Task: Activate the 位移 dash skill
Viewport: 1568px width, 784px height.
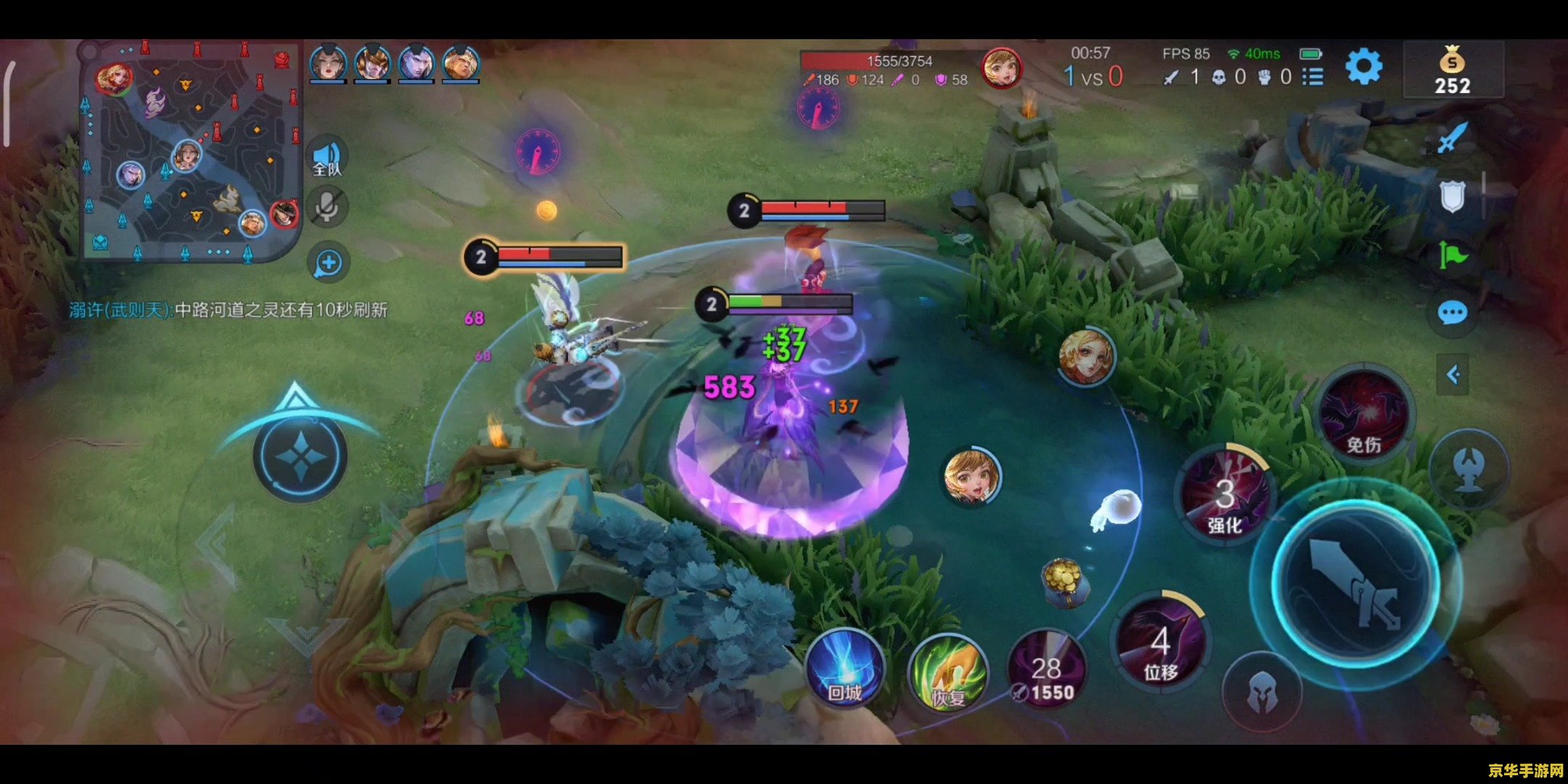Action: [x=1161, y=643]
